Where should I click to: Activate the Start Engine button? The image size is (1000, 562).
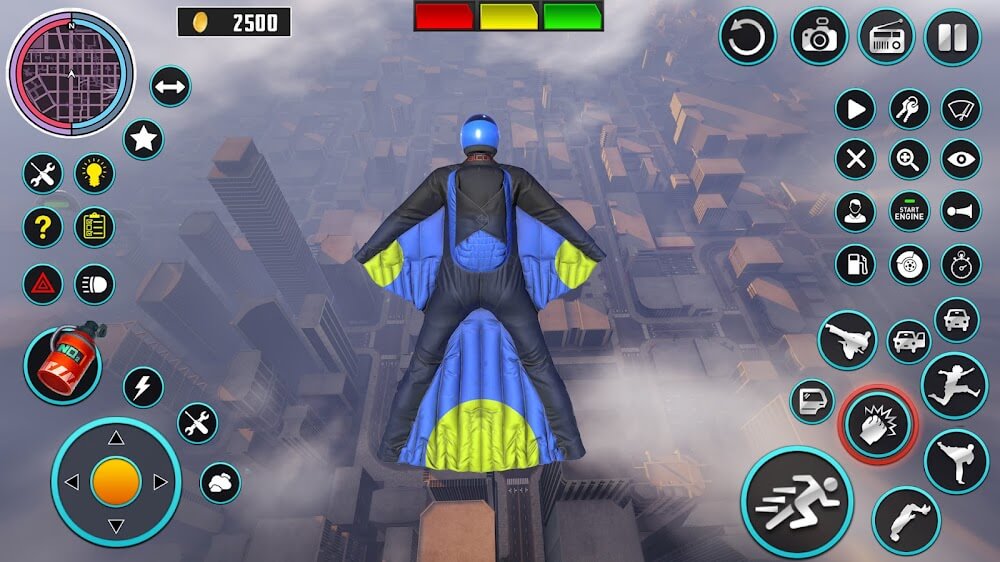pyautogui.click(x=909, y=211)
